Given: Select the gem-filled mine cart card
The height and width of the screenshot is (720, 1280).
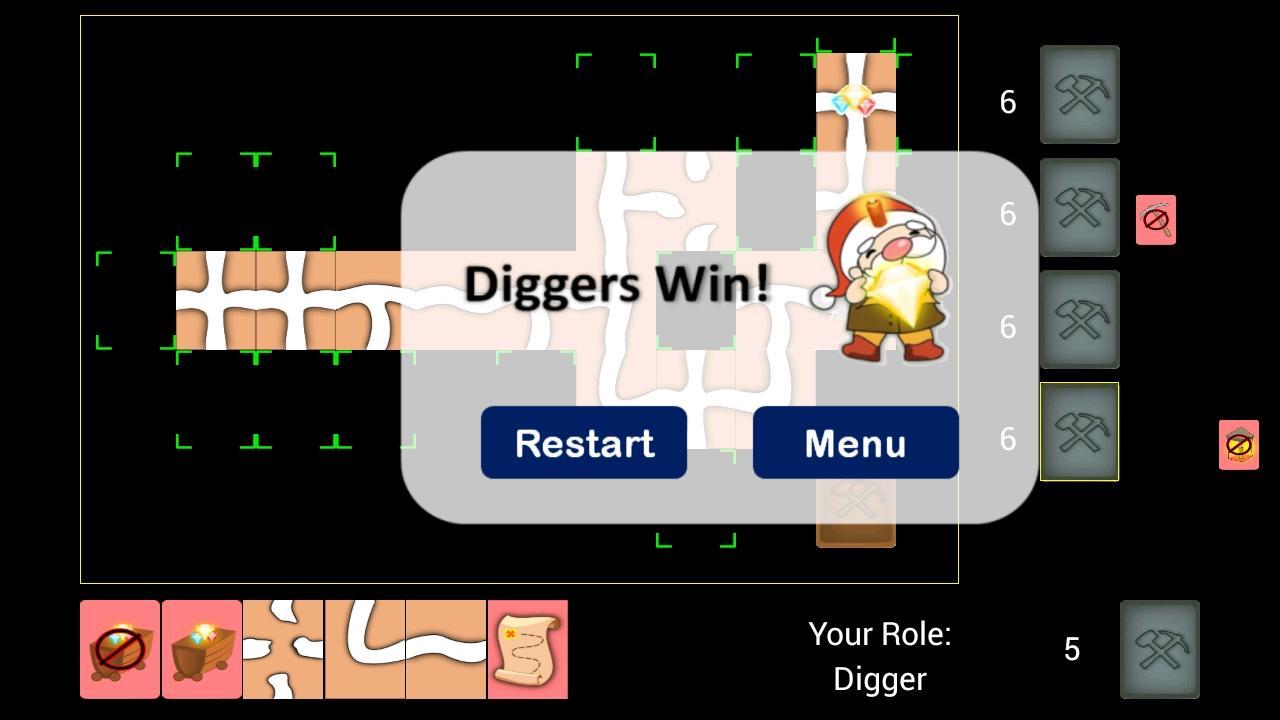Looking at the screenshot, I should point(200,649).
